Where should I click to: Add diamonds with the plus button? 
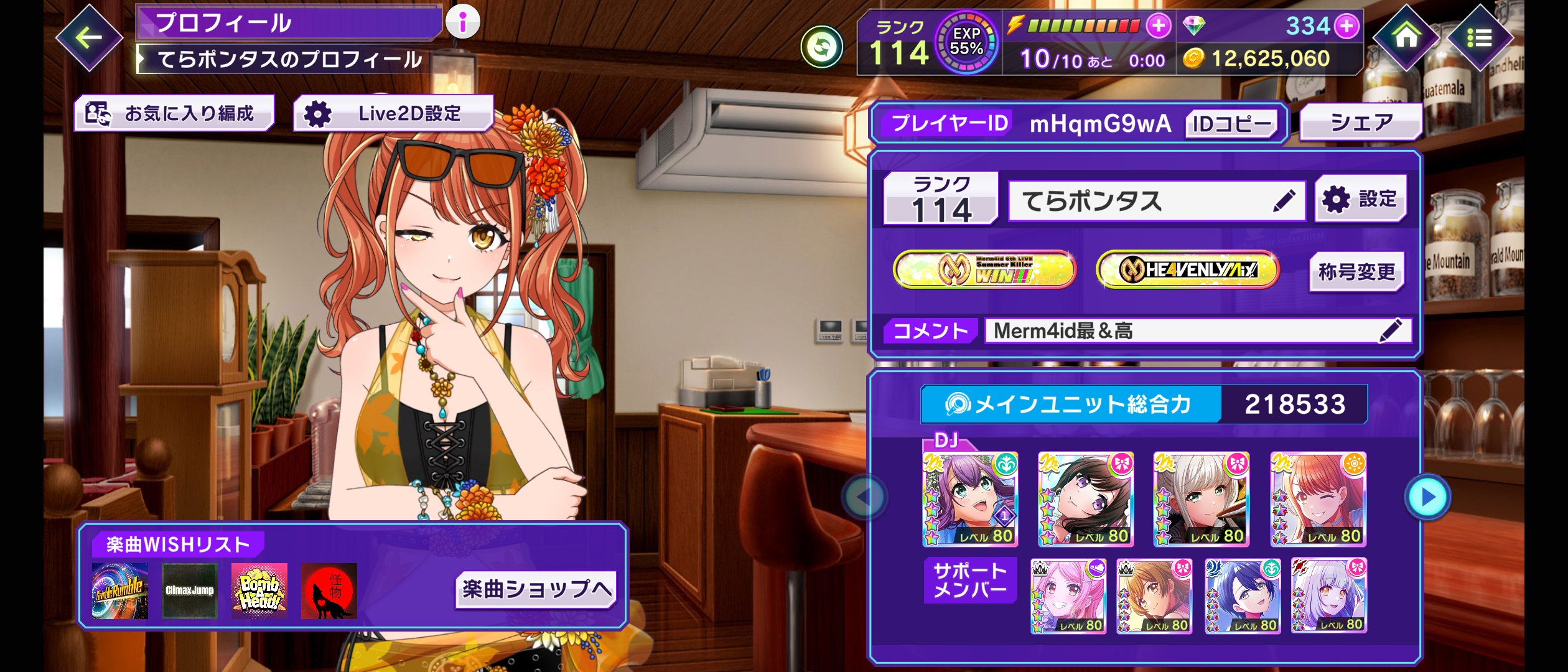(1346, 26)
